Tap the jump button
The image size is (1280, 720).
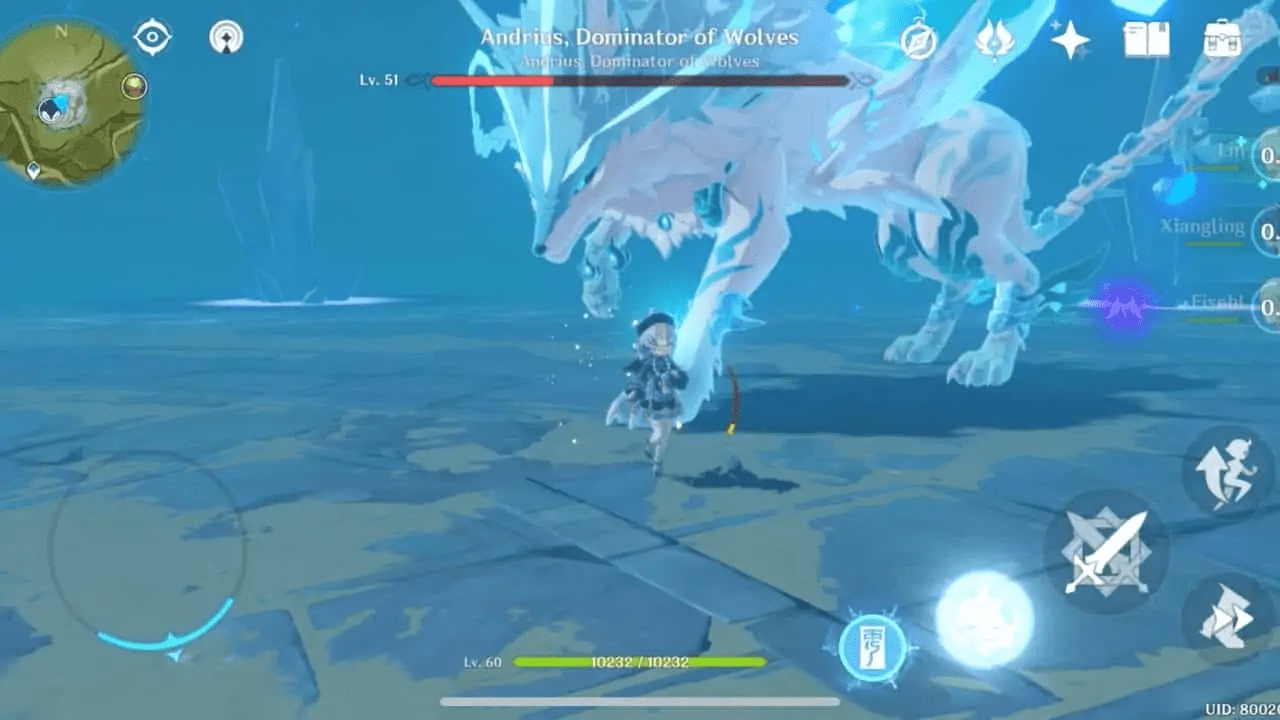(1228, 470)
